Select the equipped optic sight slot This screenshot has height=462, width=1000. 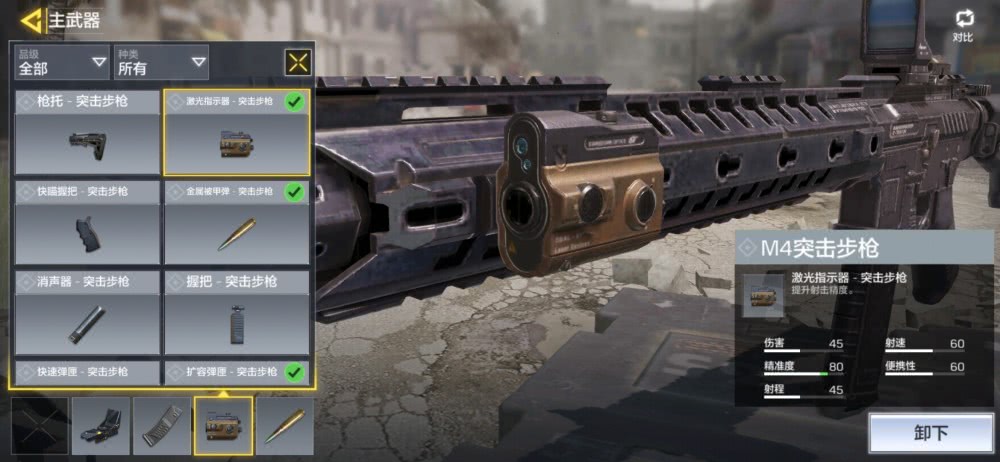pos(101,426)
